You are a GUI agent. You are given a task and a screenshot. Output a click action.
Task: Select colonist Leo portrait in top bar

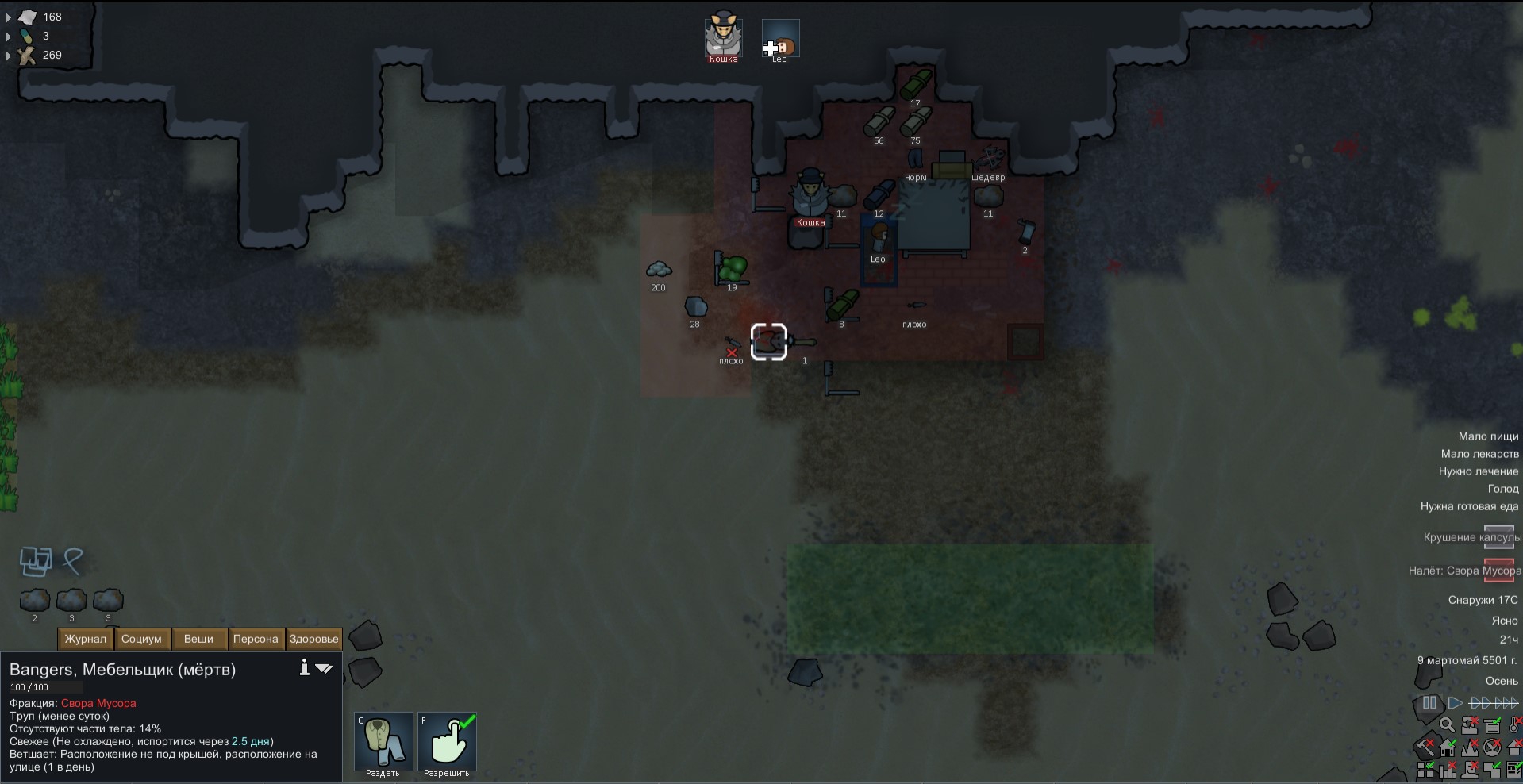(780, 38)
